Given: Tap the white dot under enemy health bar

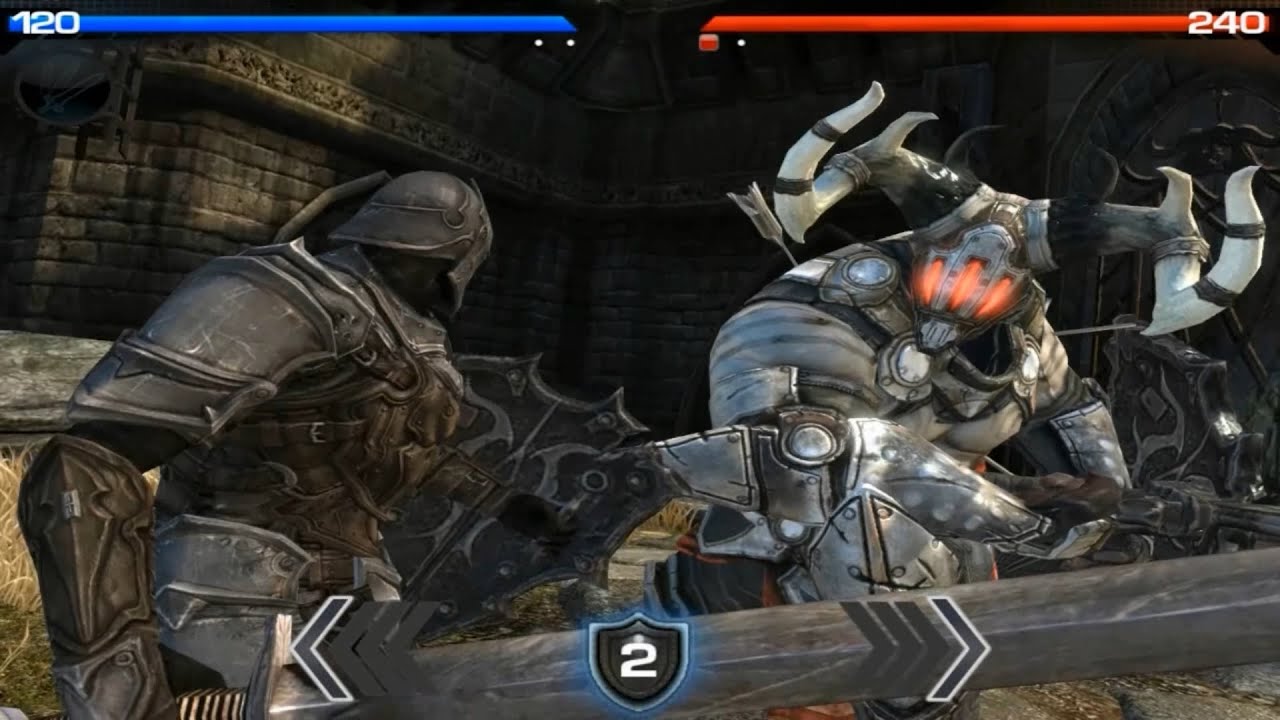Looking at the screenshot, I should click(x=742, y=42).
